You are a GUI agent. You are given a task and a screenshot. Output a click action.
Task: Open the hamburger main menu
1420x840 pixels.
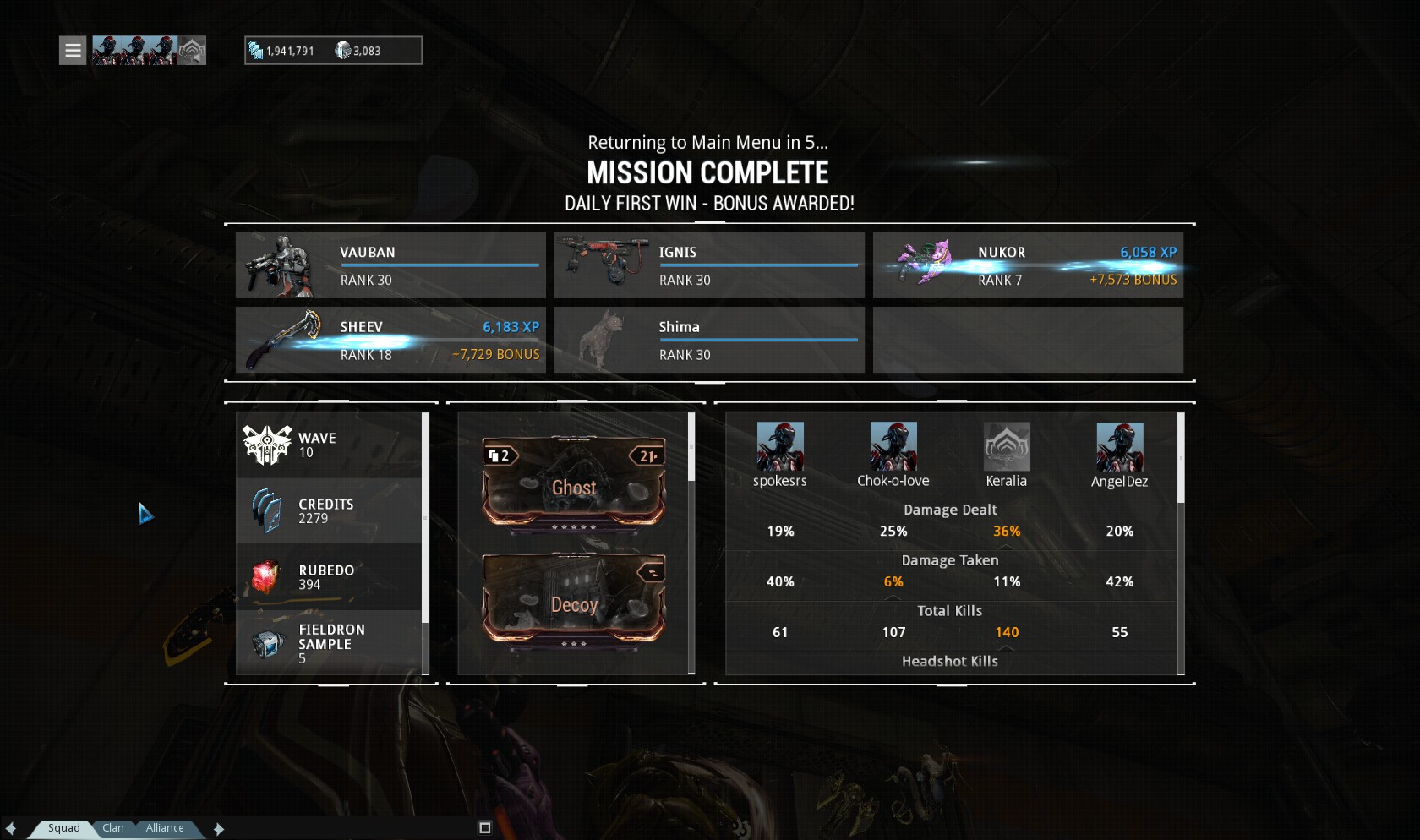(73, 51)
